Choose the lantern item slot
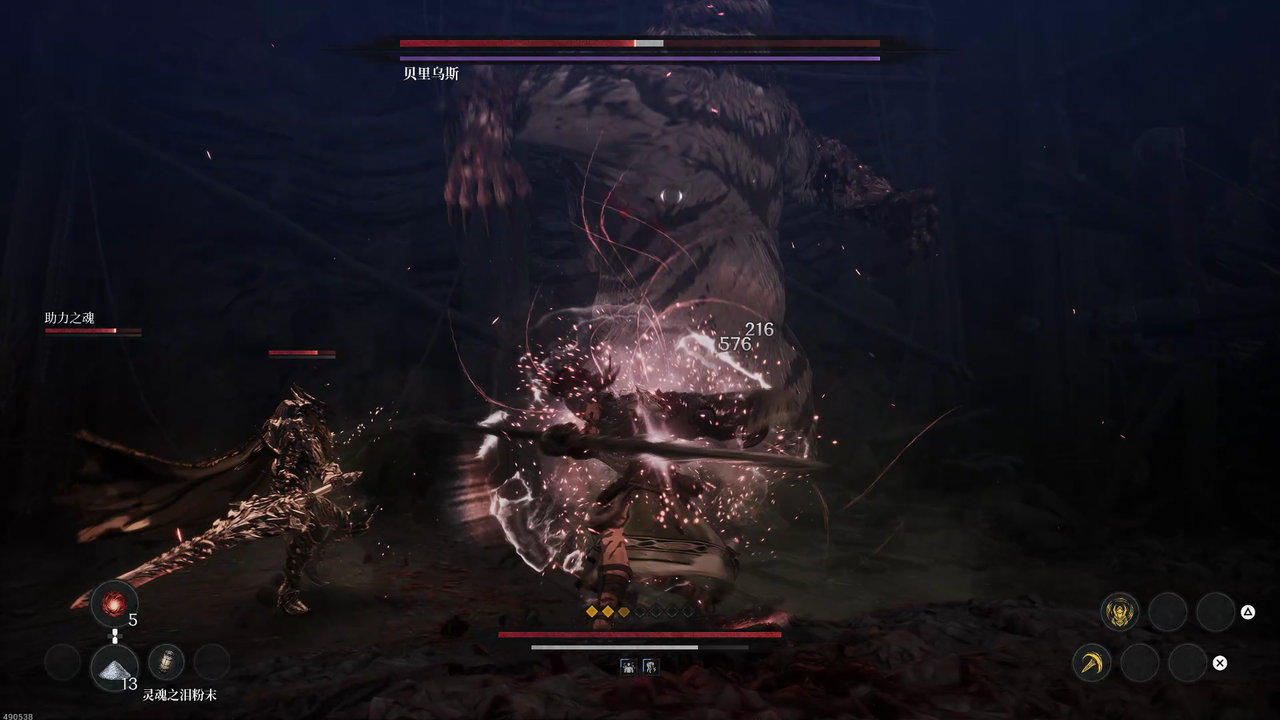Screen dimensions: 1280x720 [x=165, y=662]
